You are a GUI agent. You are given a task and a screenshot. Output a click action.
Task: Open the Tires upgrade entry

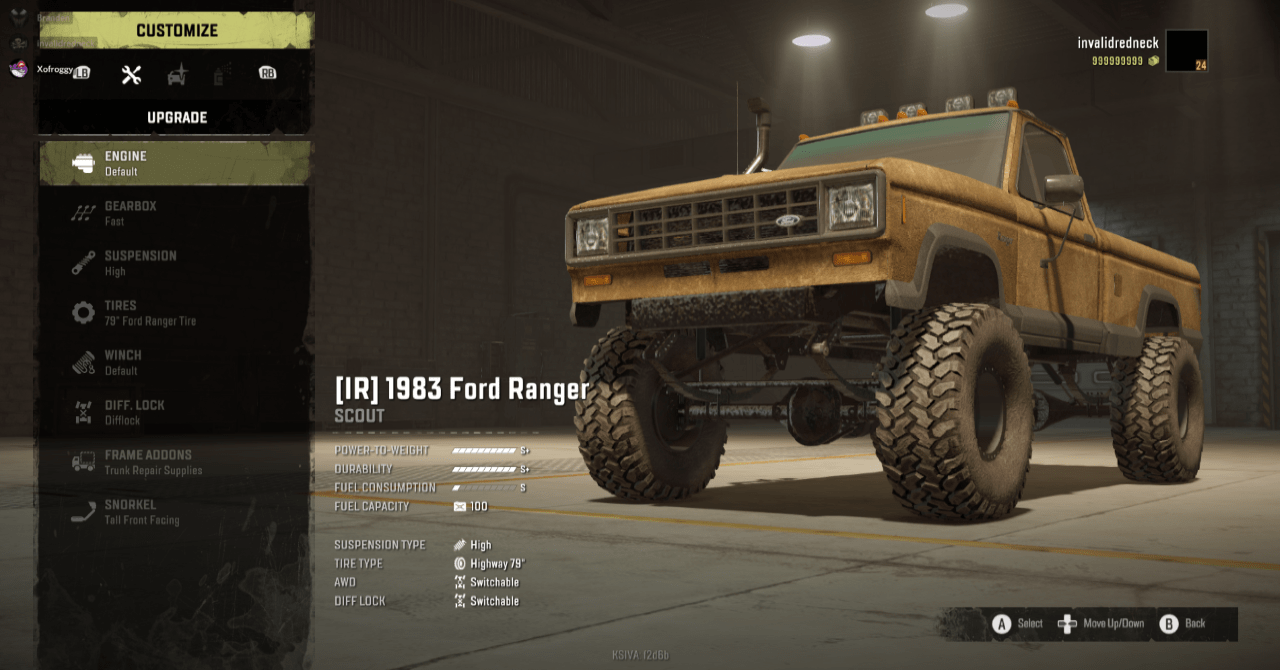[175, 313]
